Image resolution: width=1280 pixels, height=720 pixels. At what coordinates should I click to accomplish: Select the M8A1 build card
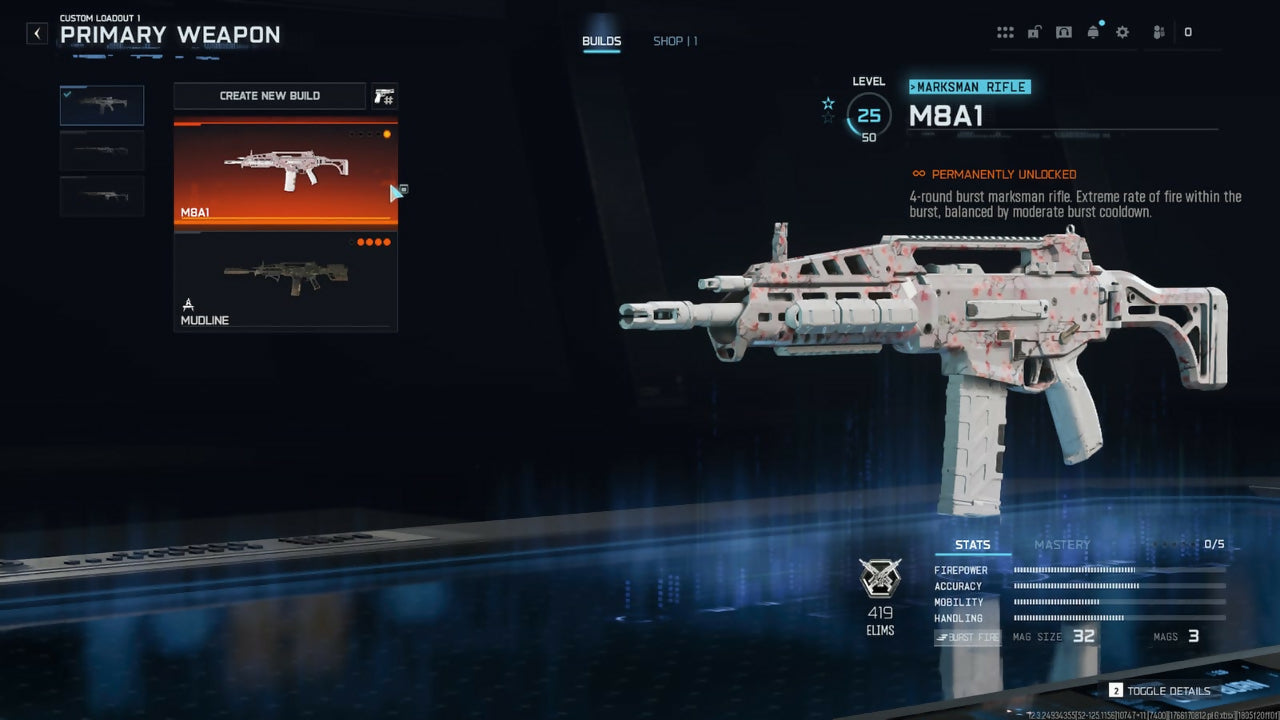286,173
